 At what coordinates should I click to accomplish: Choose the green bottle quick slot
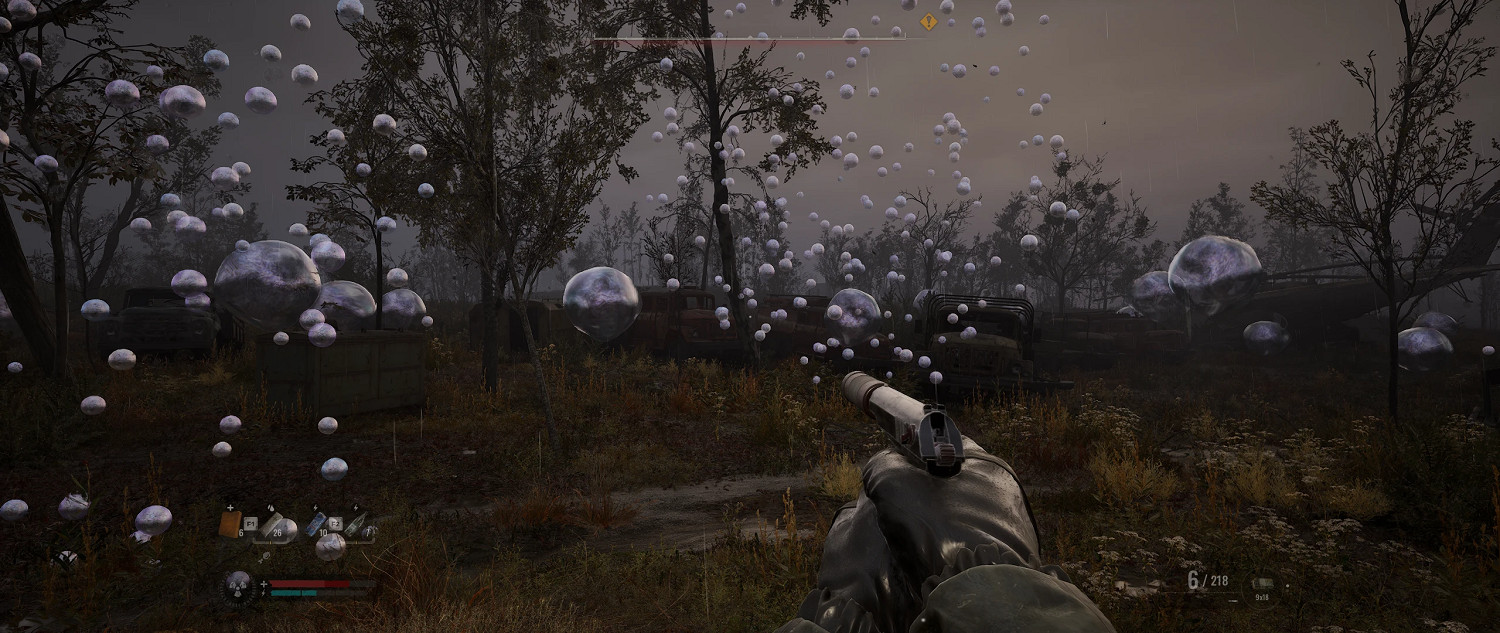point(356,526)
